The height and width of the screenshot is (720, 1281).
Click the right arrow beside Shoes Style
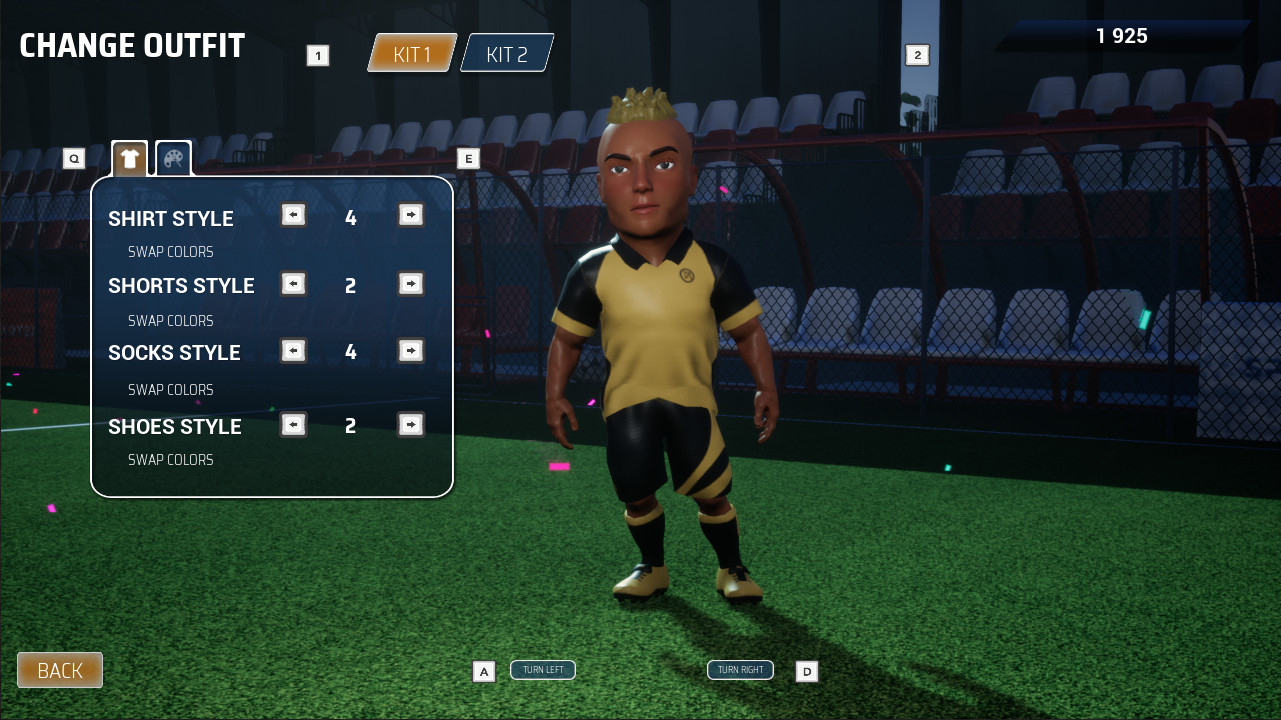[x=410, y=424]
